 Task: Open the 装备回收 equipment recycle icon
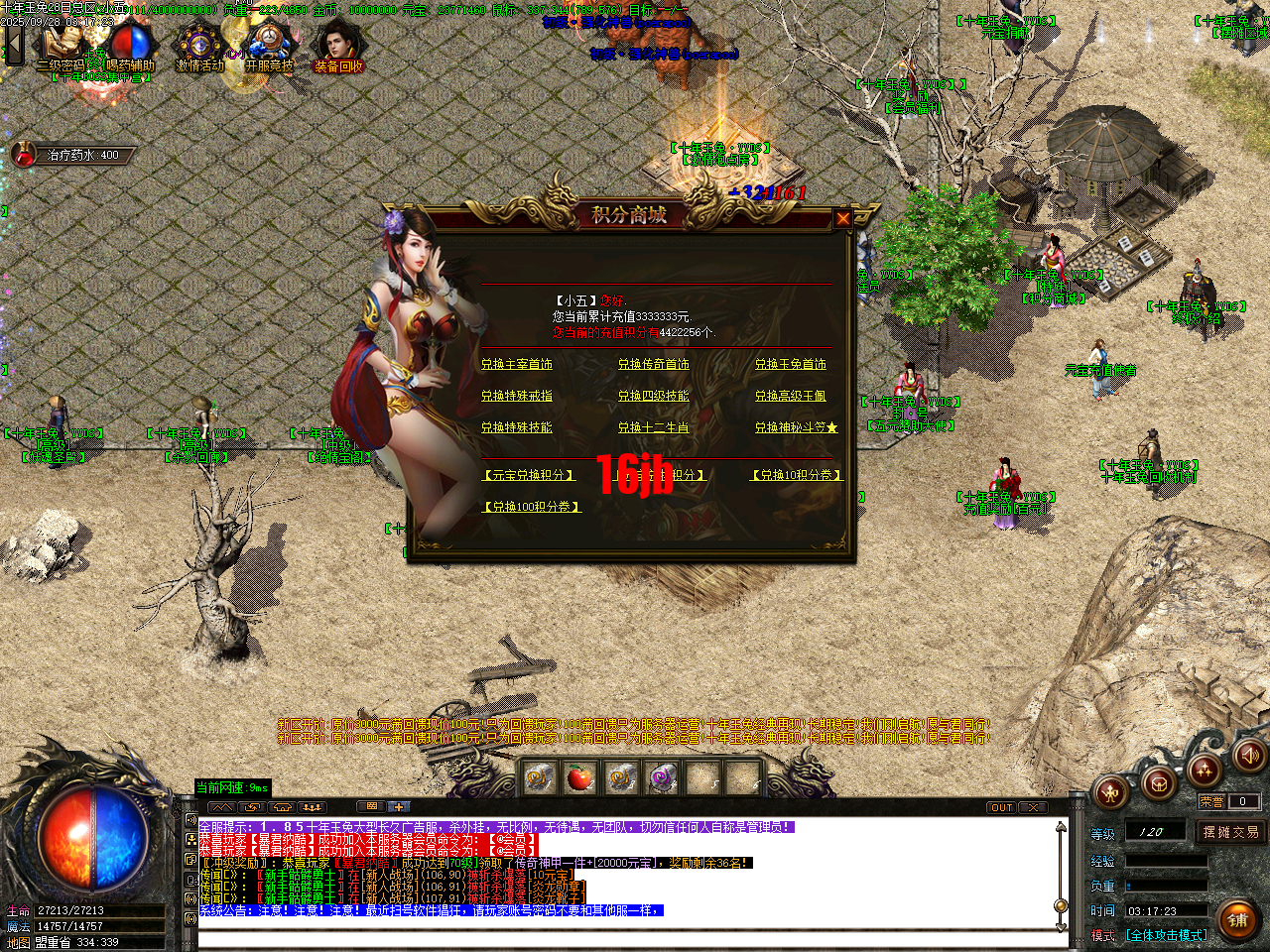339,44
